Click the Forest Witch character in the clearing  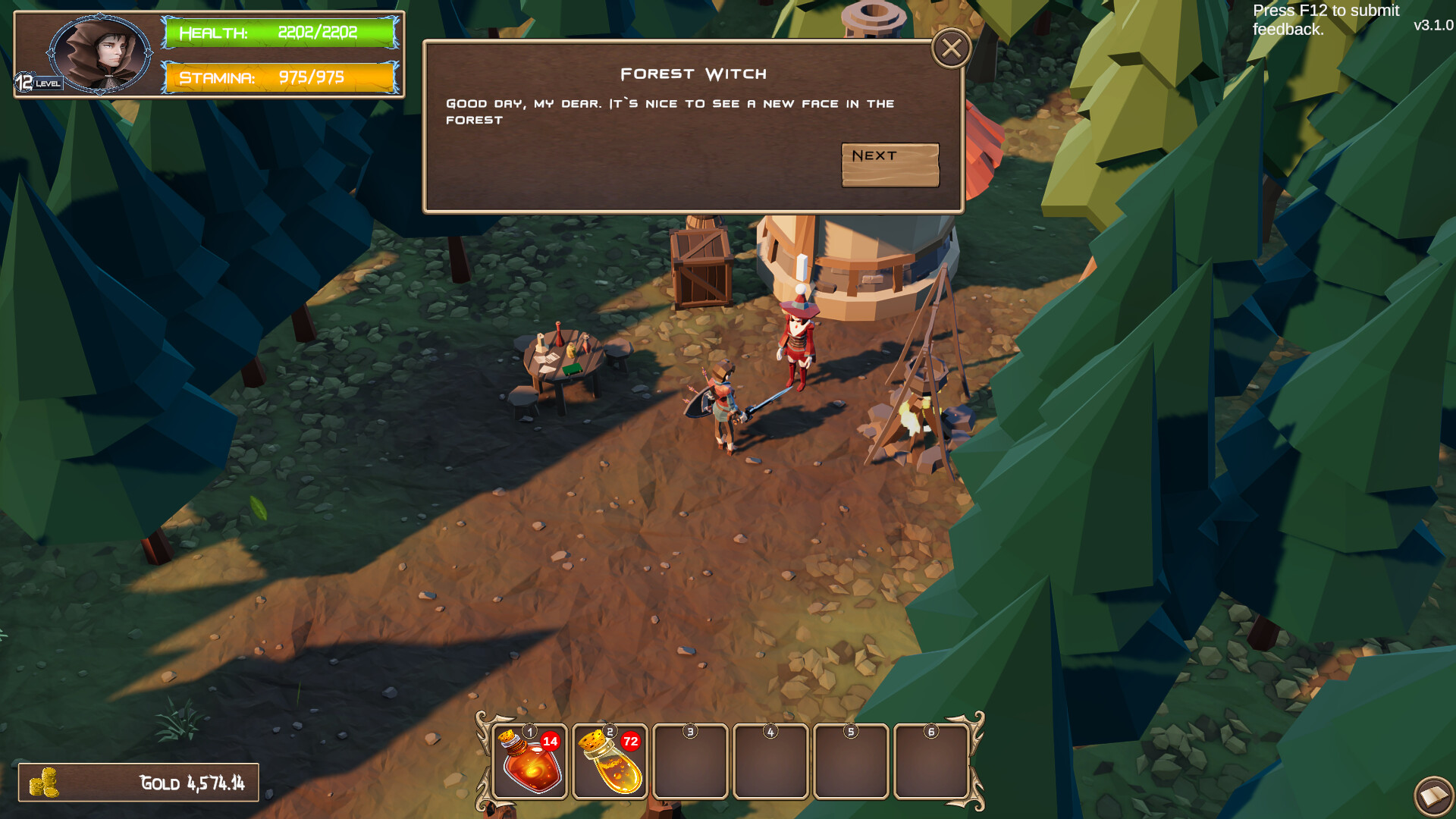point(797,345)
